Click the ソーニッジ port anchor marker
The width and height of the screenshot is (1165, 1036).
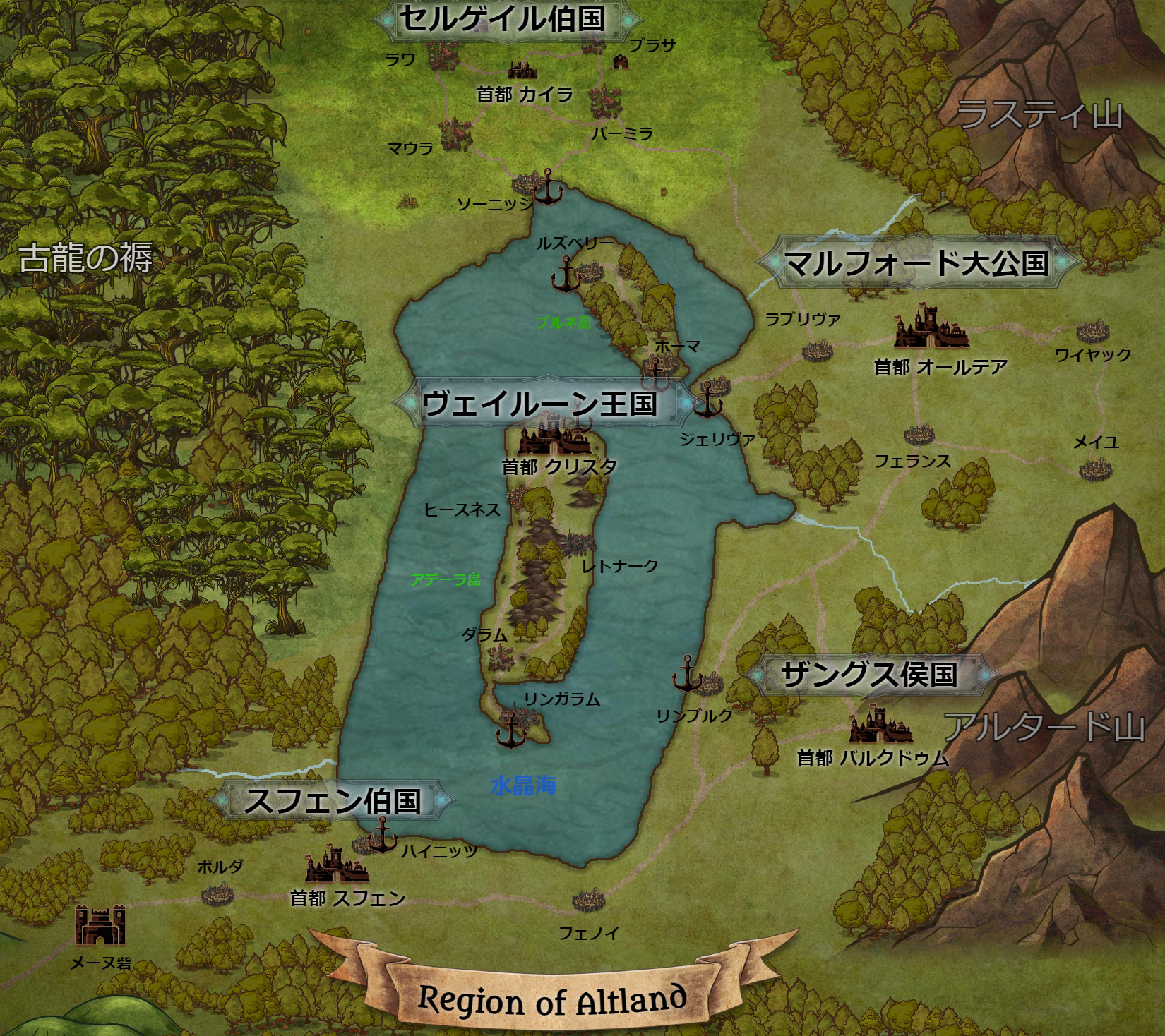click(547, 188)
